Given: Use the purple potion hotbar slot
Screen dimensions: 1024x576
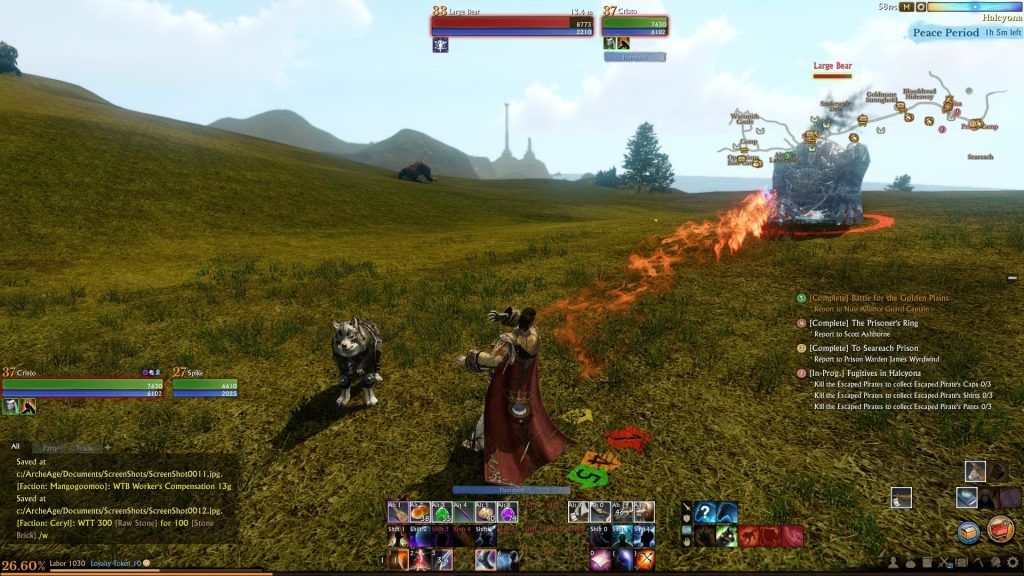Looking at the screenshot, I should (x=508, y=513).
